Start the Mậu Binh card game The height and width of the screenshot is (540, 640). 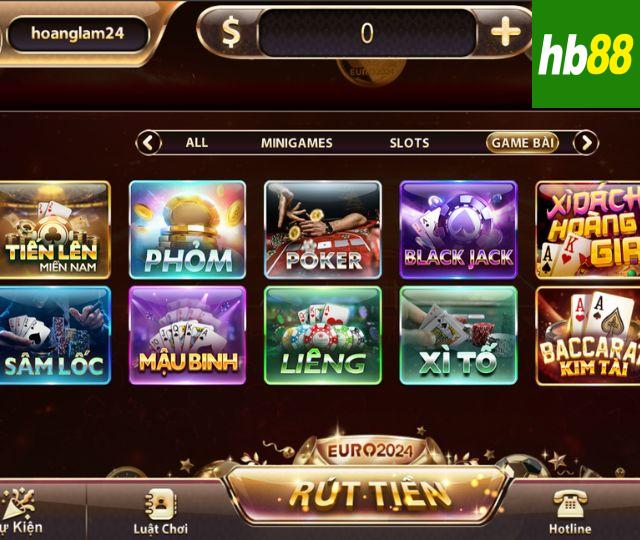pyautogui.click(x=188, y=335)
